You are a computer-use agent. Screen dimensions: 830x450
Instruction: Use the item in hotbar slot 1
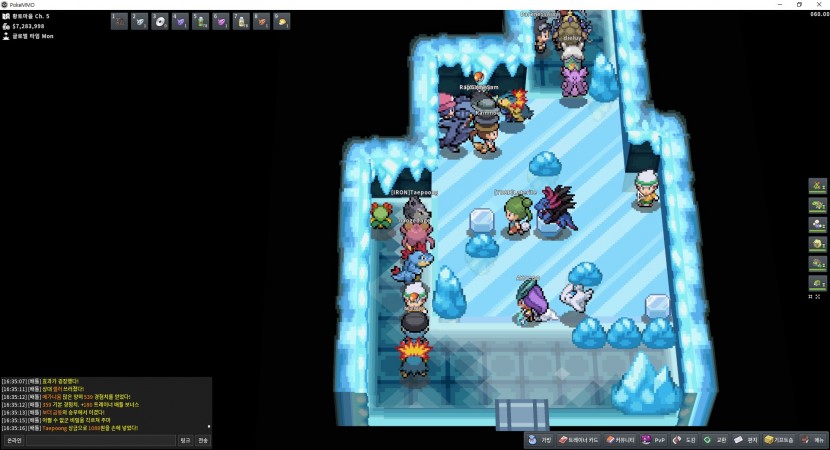pos(119,21)
